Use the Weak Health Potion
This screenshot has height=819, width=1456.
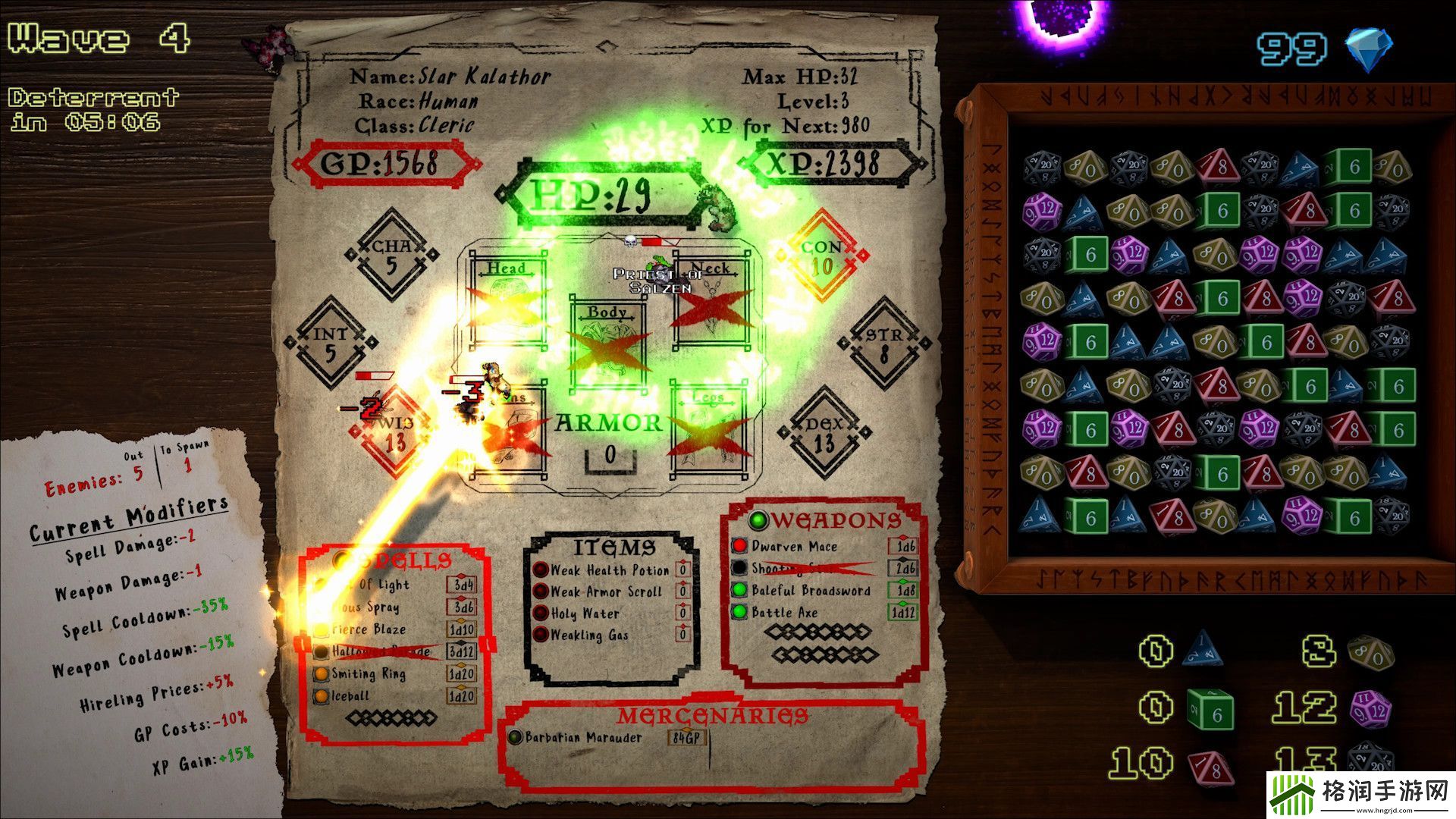tap(609, 570)
